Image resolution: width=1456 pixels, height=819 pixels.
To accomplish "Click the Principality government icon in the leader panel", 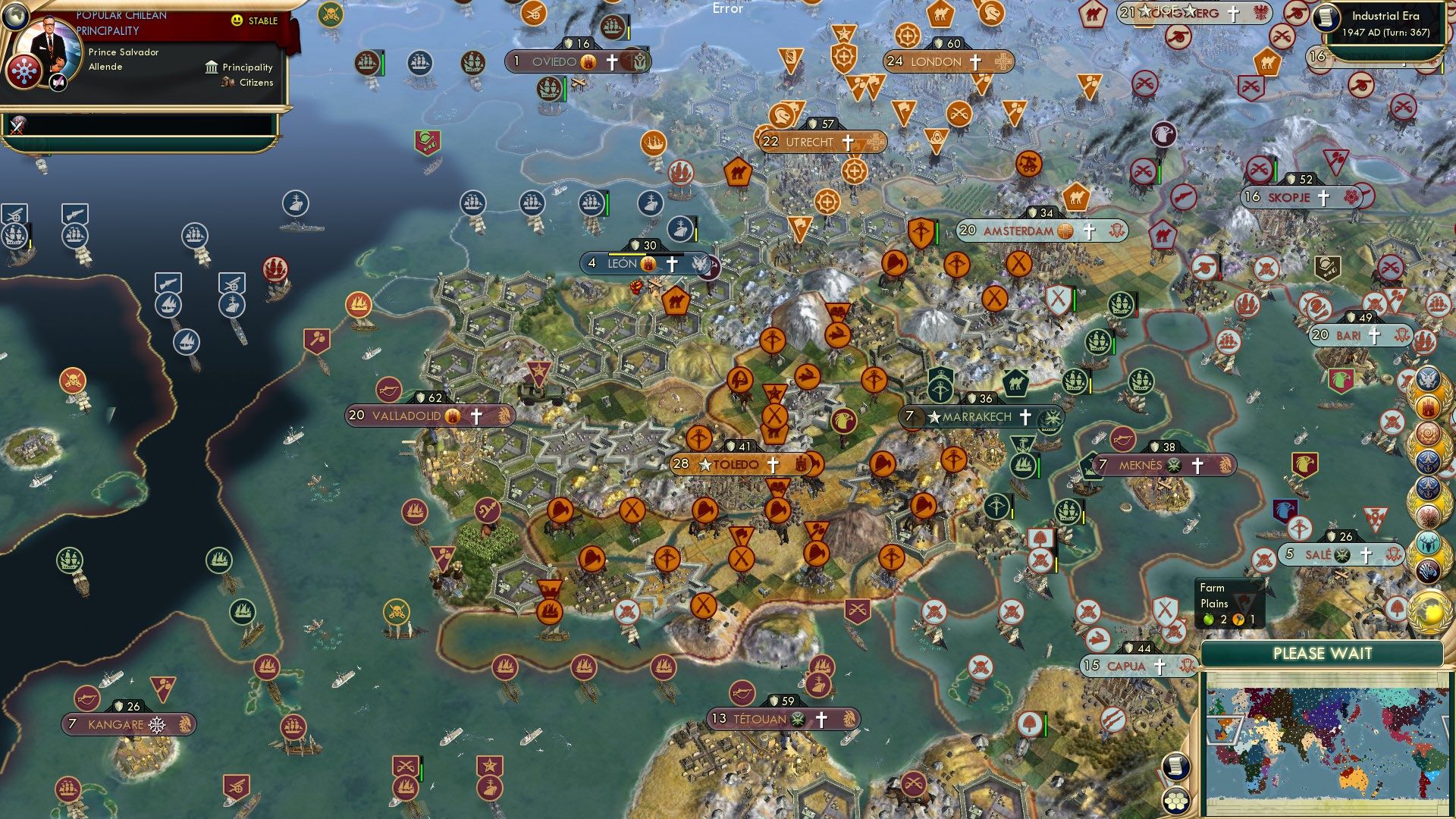I will coord(210,67).
